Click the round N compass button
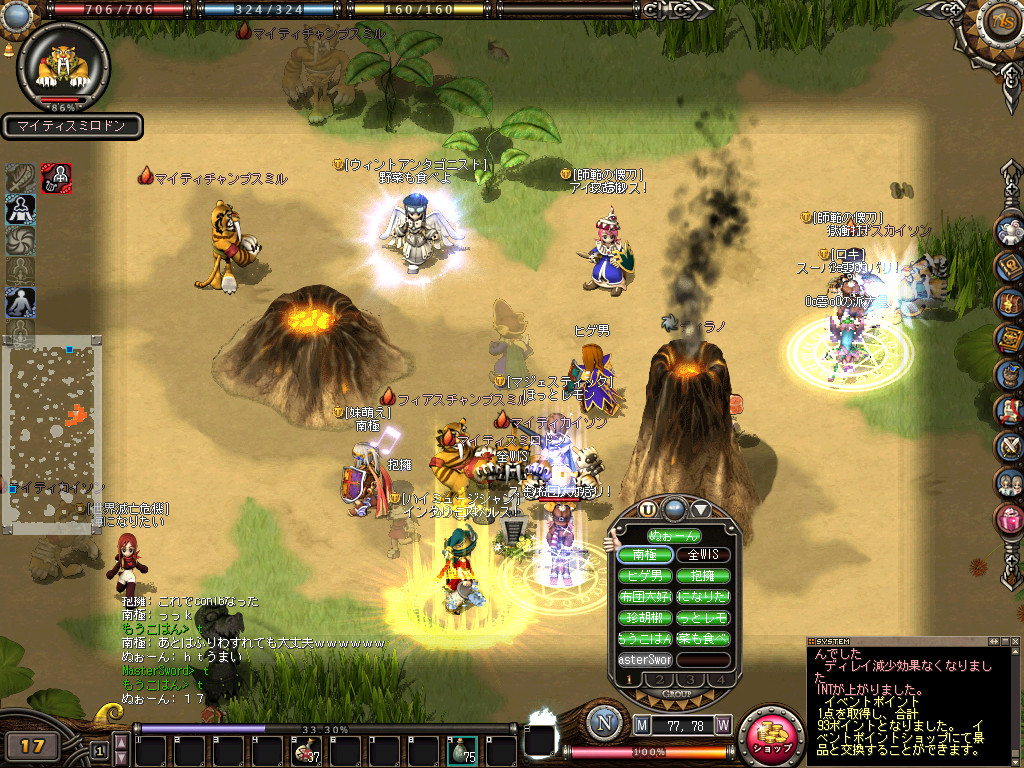Screen dimensions: 1024x768 pyautogui.click(x=604, y=723)
